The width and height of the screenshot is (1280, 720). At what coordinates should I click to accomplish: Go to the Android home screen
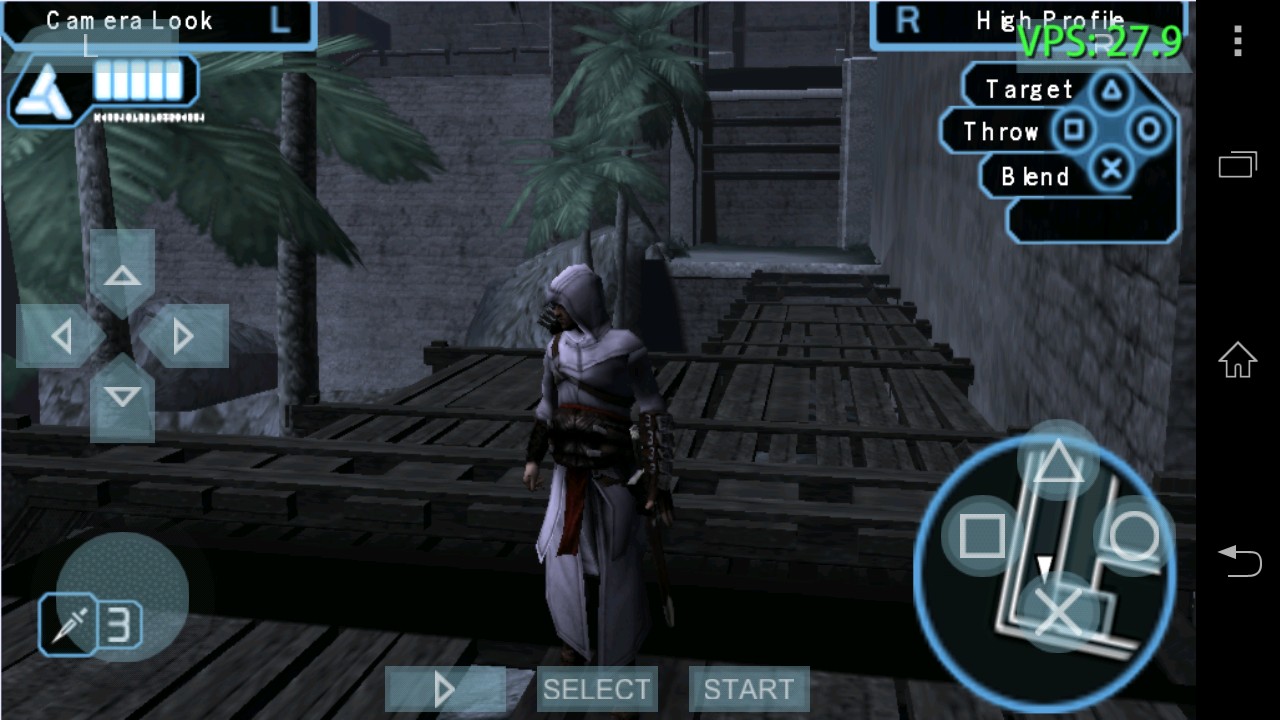coord(1238,360)
